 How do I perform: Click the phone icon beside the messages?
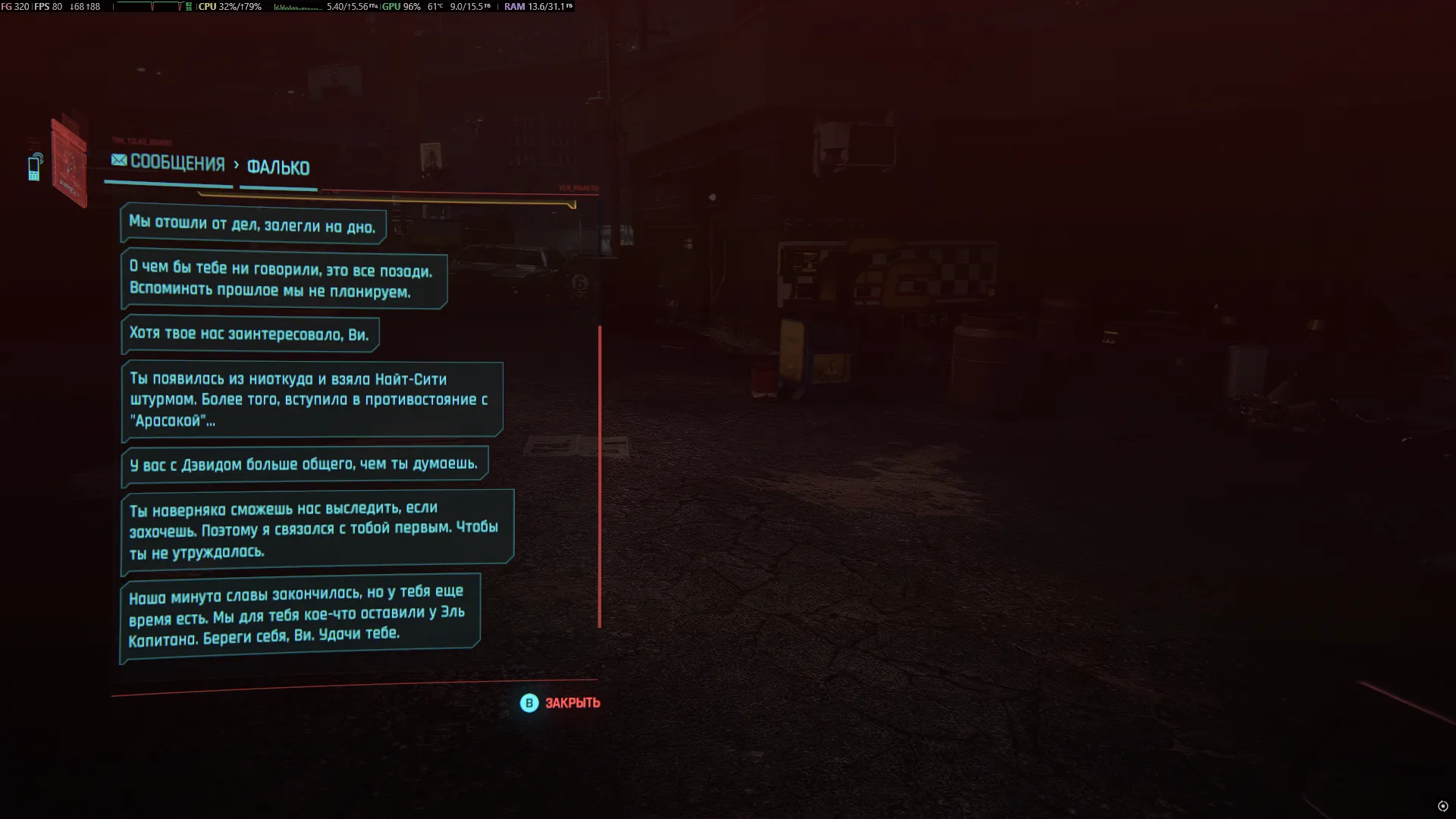(35, 168)
